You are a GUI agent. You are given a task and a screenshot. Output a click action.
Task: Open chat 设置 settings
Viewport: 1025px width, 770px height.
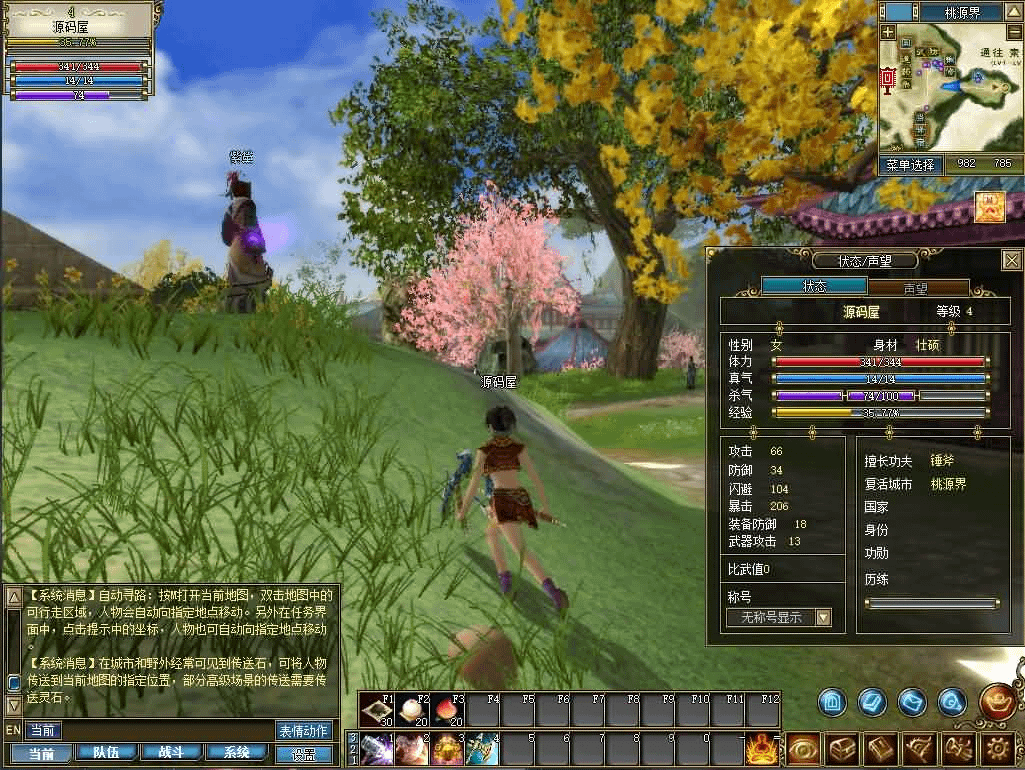click(x=304, y=754)
